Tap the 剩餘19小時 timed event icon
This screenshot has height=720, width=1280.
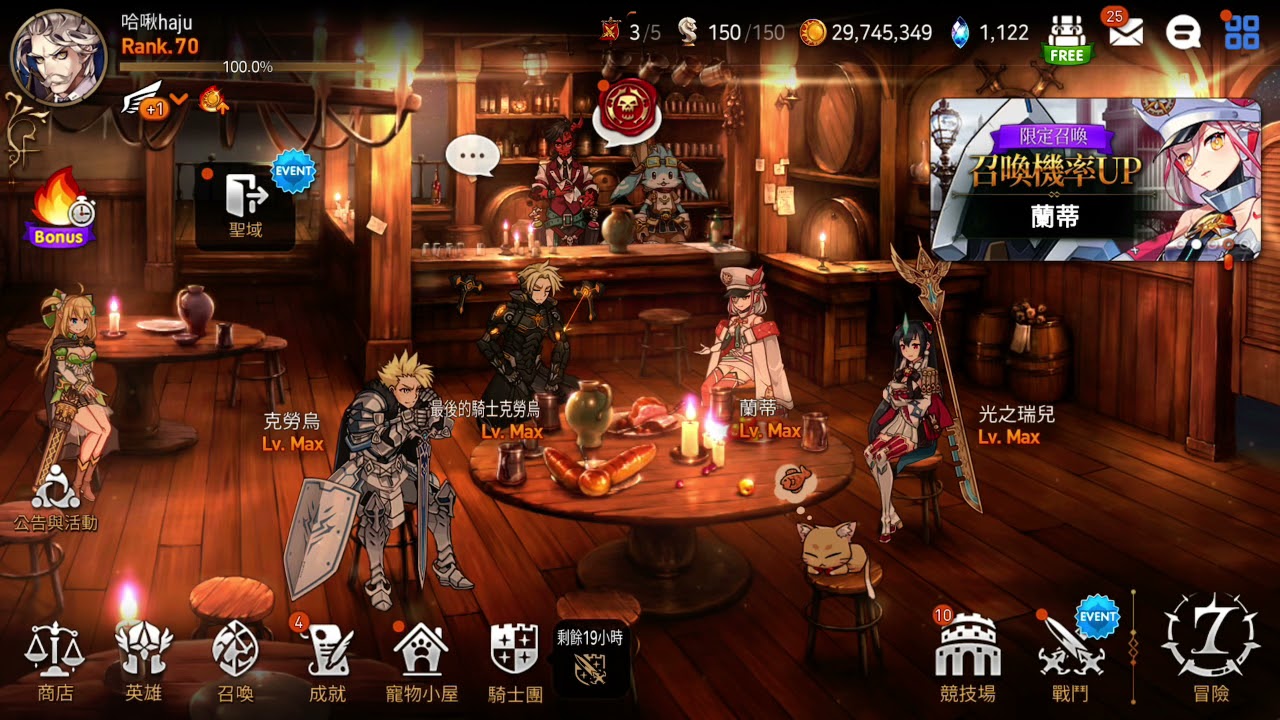[x=591, y=660]
